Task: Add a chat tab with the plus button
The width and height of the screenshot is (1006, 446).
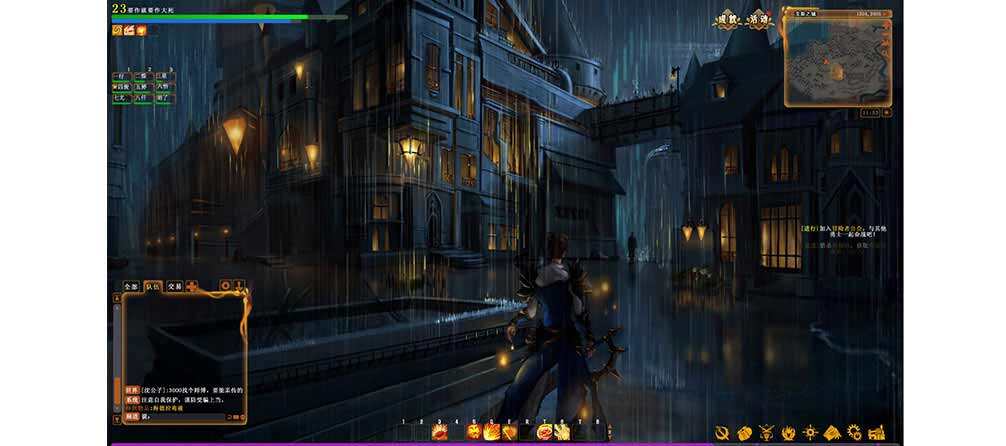Action: [x=191, y=286]
